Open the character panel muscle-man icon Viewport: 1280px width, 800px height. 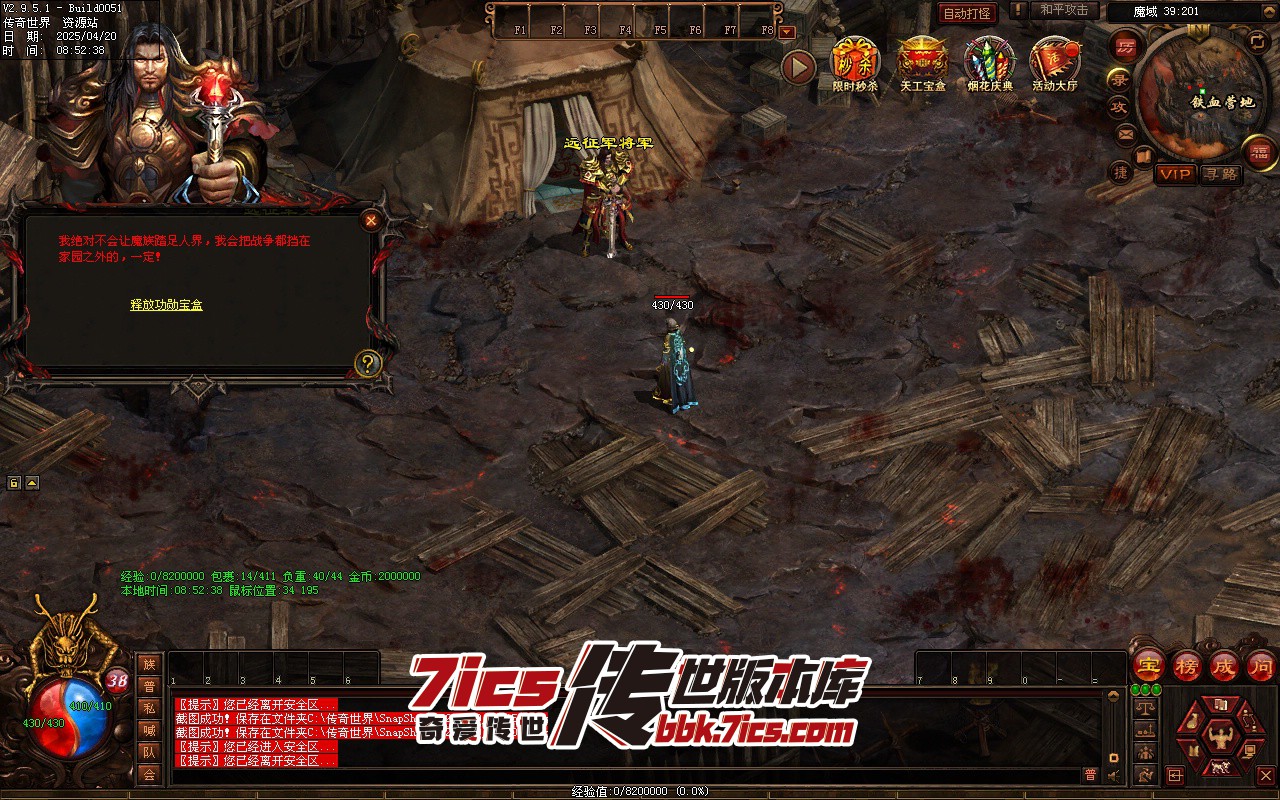click(1218, 739)
